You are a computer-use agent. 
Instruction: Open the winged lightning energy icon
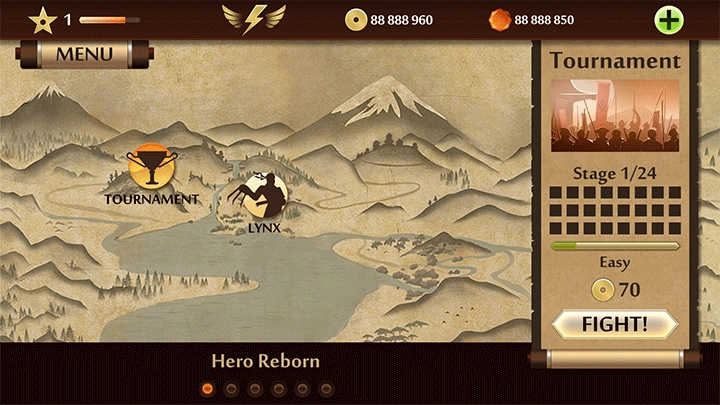tap(253, 18)
